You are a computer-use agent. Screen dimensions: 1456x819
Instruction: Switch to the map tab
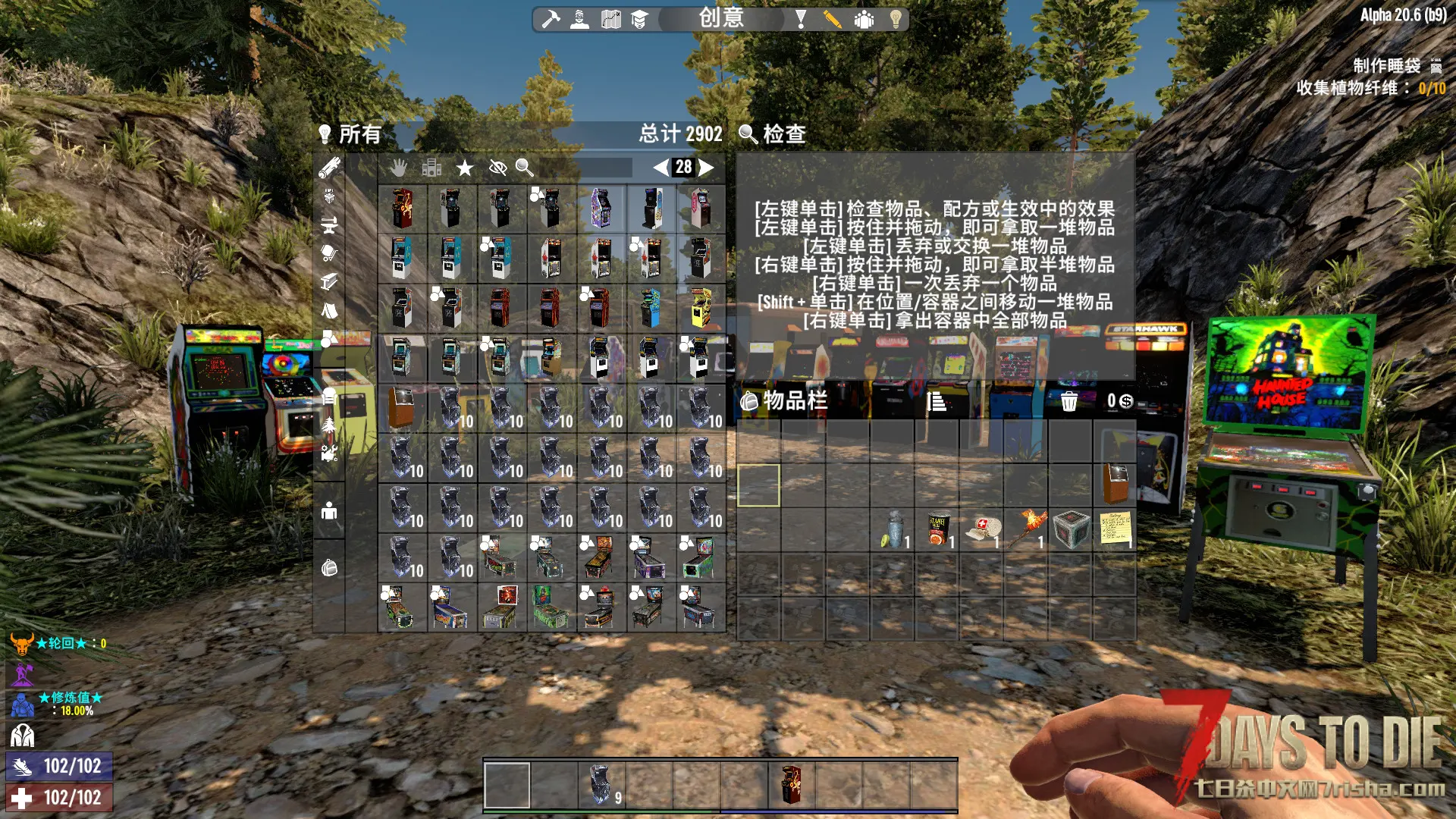[610, 19]
